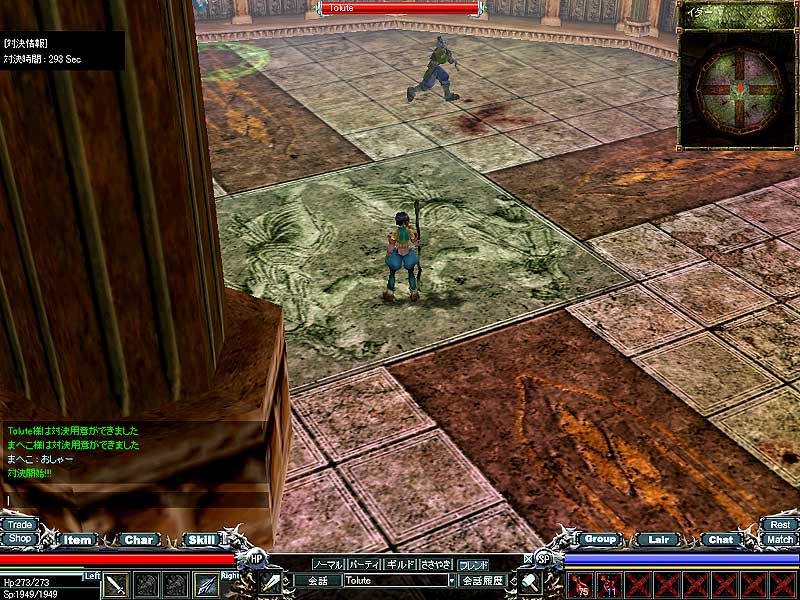Switch chat to ノーマル channel
The image size is (800, 600).
(x=328, y=564)
